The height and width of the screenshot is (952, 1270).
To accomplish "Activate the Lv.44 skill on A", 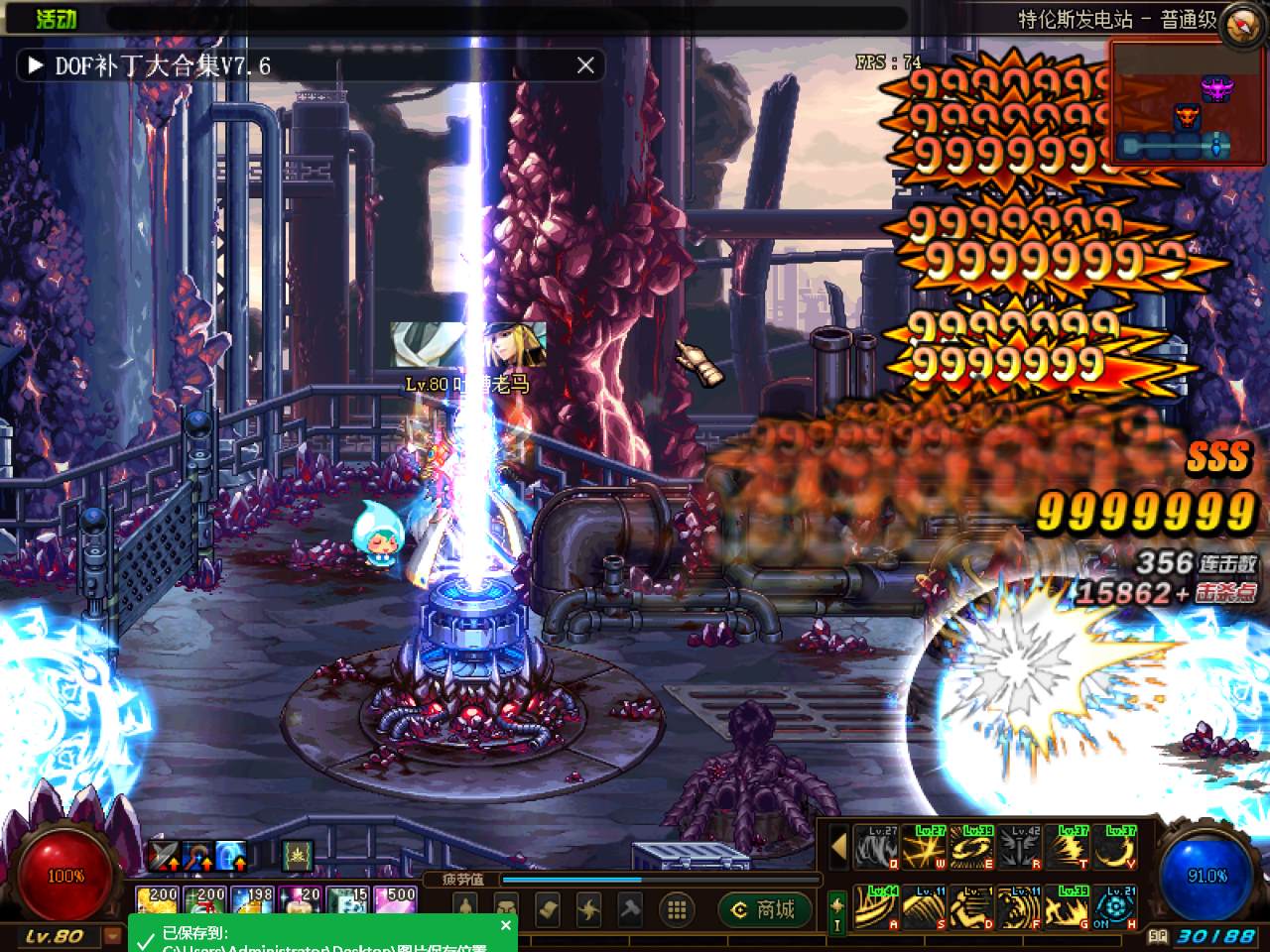I will [x=876, y=907].
